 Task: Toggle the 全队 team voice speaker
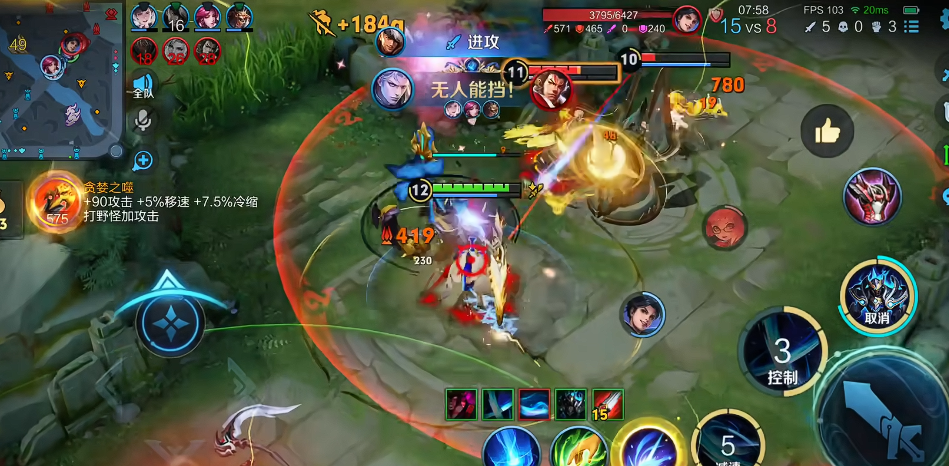point(144,86)
